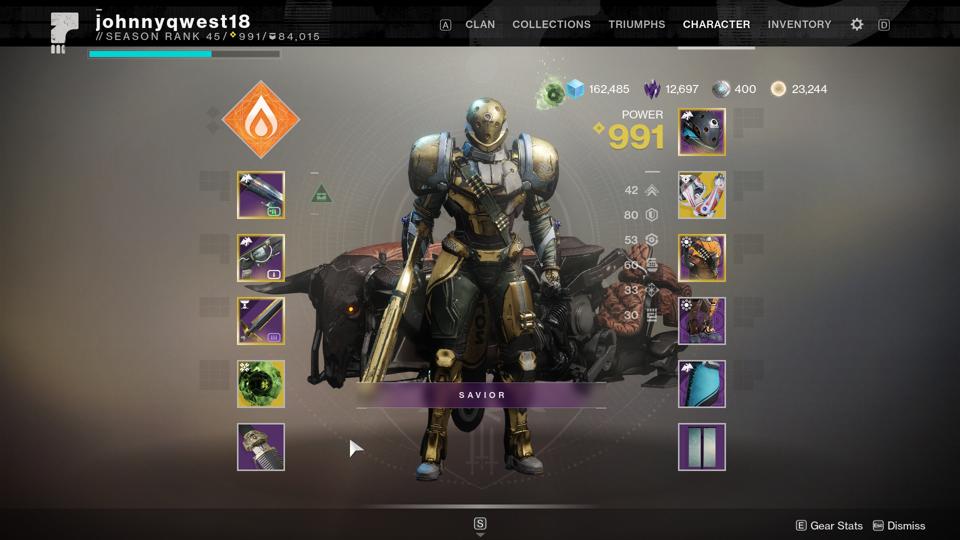Image resolution: width=960 pixels, height=540 pixels.
Task: Choose the energy weapon slot
Action: pyautogui.click(x=261, y=258)
